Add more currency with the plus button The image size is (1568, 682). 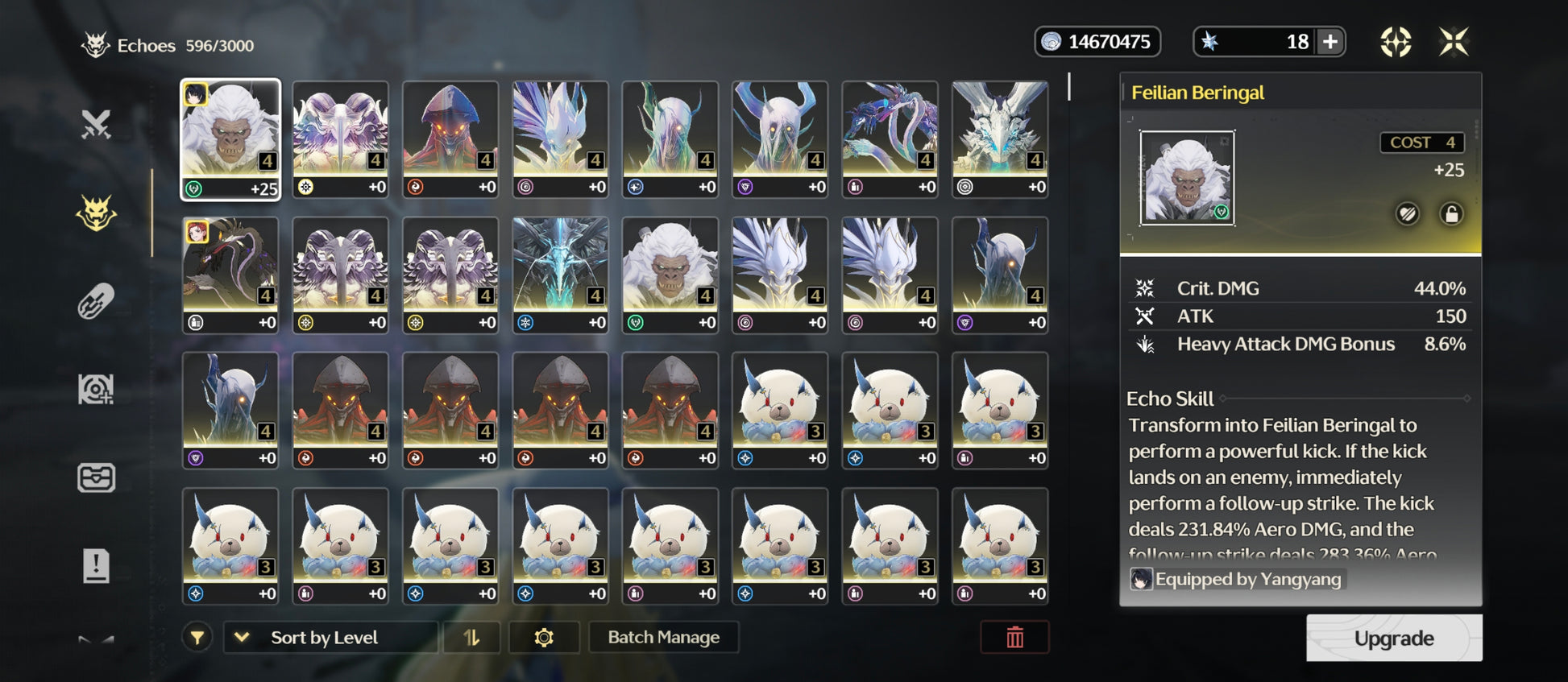tap(1330, 42)
